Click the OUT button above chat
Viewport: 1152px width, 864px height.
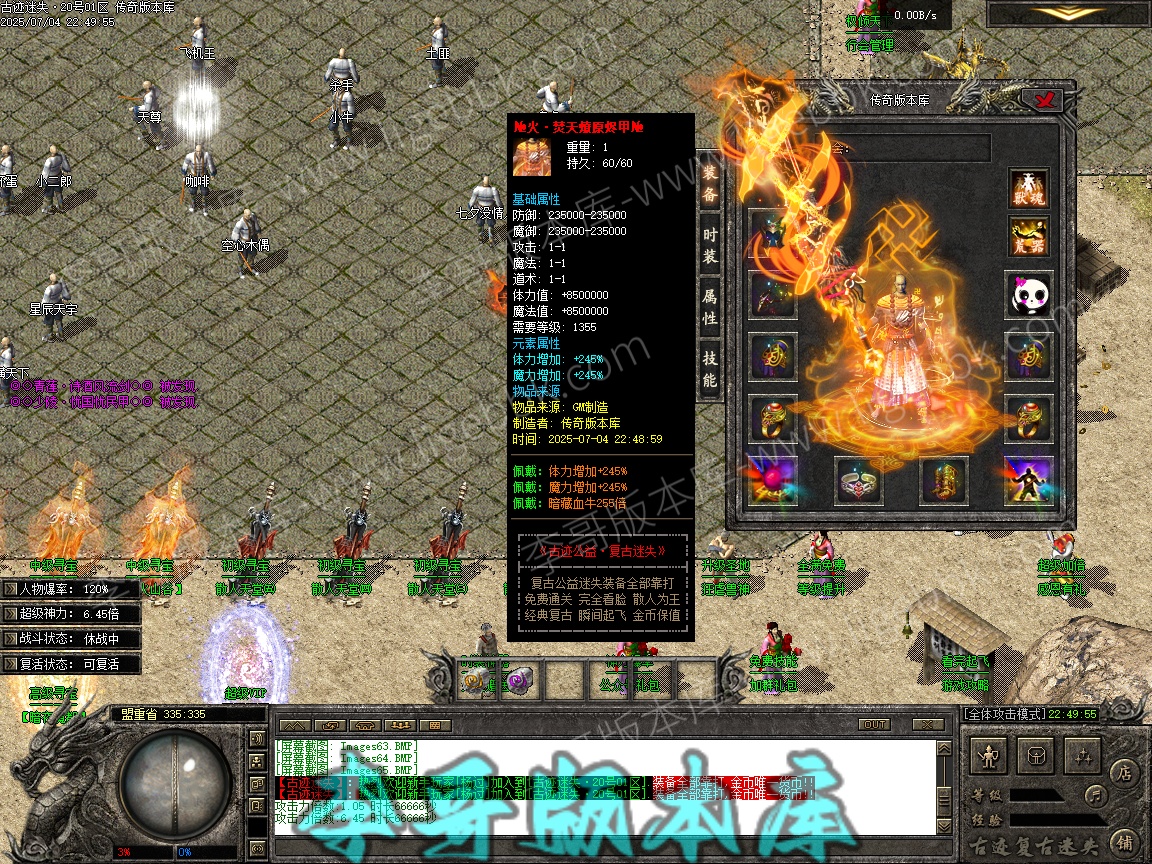pos(875,724)
